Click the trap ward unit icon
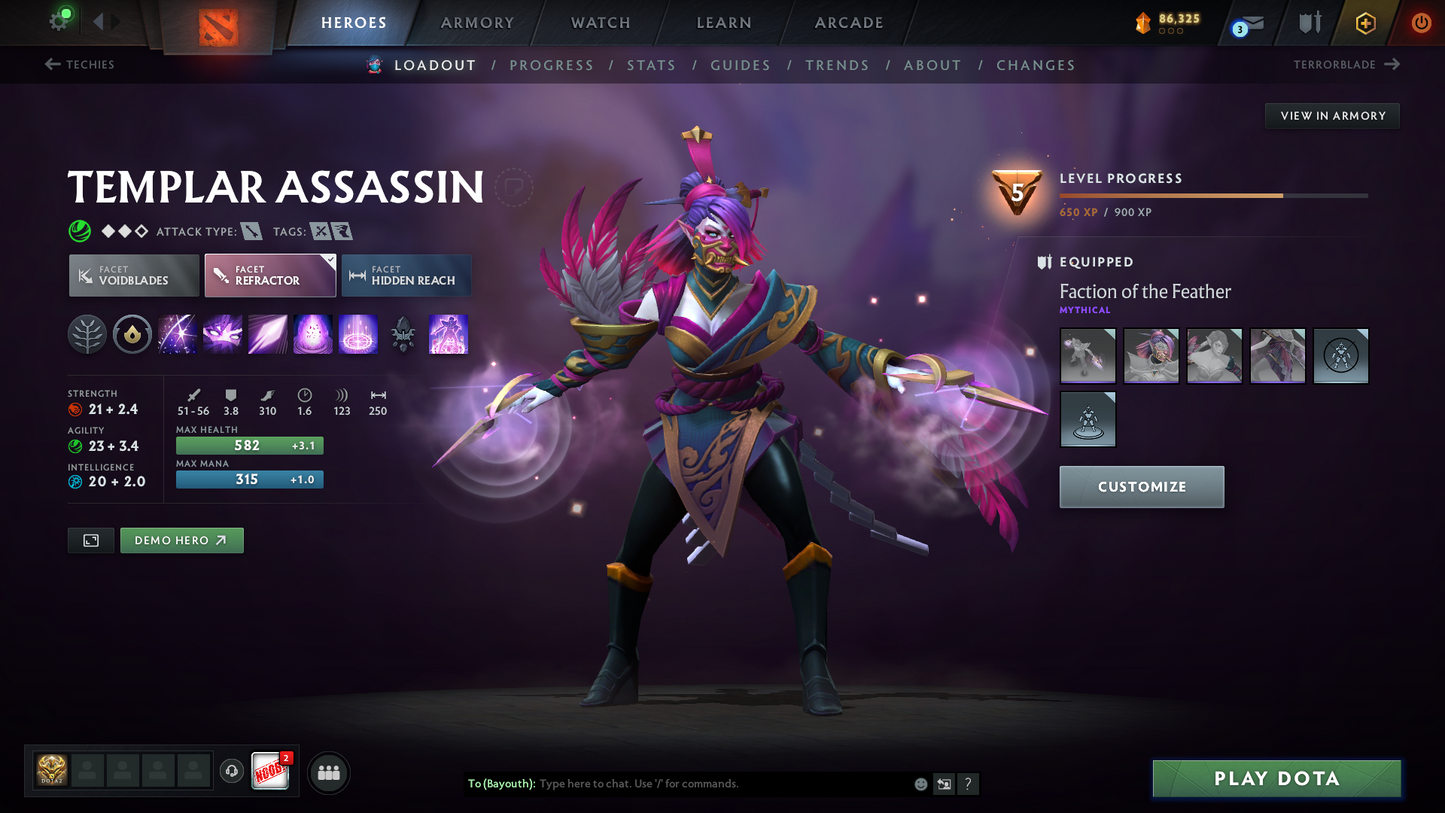Screen dimensions: 1445x813 403,334
